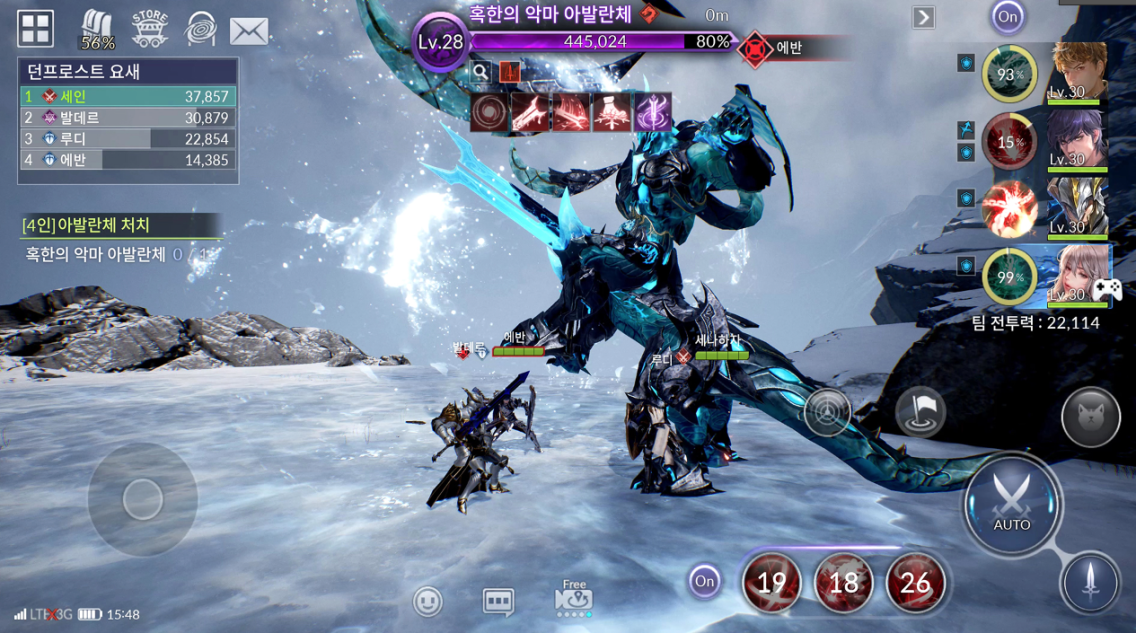Open the chat speech bubble
Image resolution: width=1136 pixels, height=633 pixels.
pyautogui.click(x=498, y=601)
